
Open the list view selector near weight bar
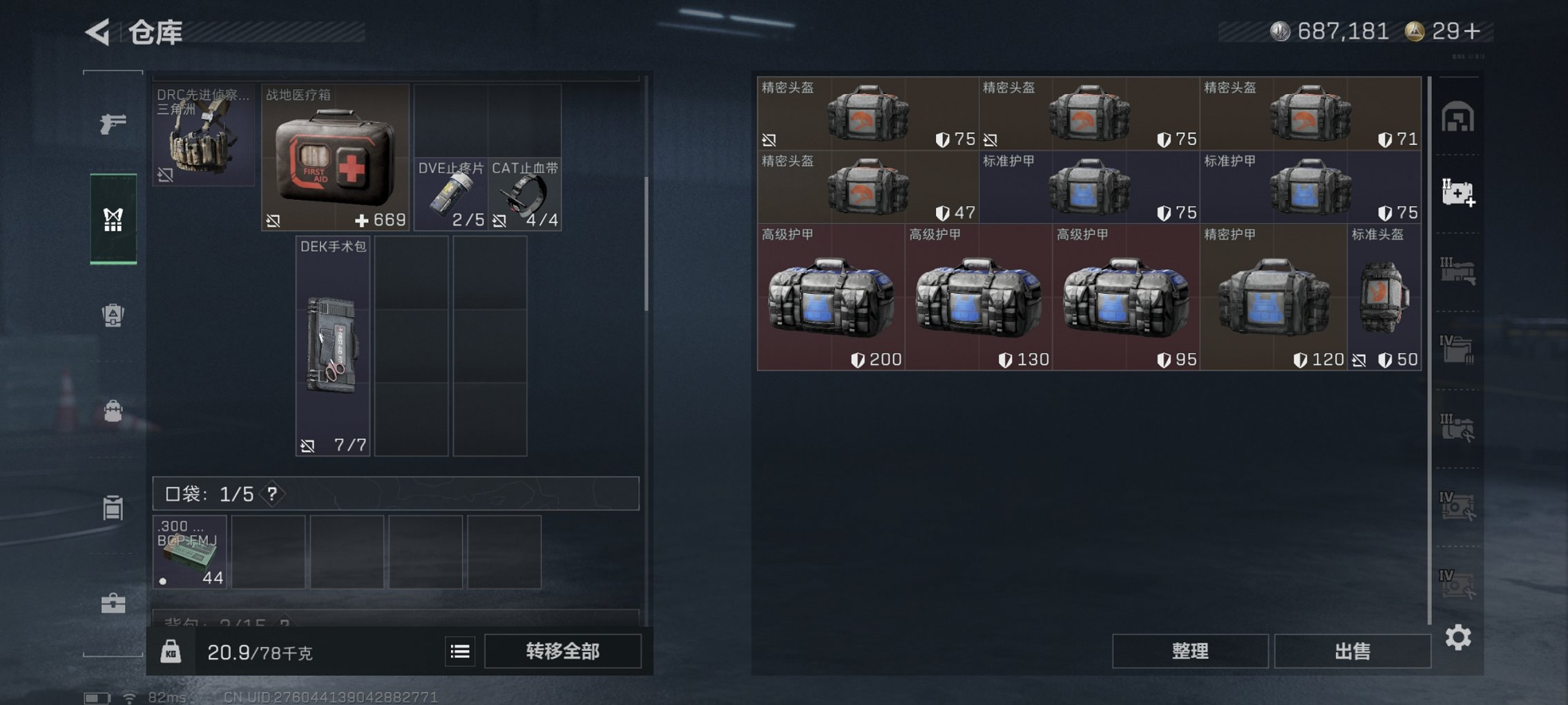(x=459, y=652)
